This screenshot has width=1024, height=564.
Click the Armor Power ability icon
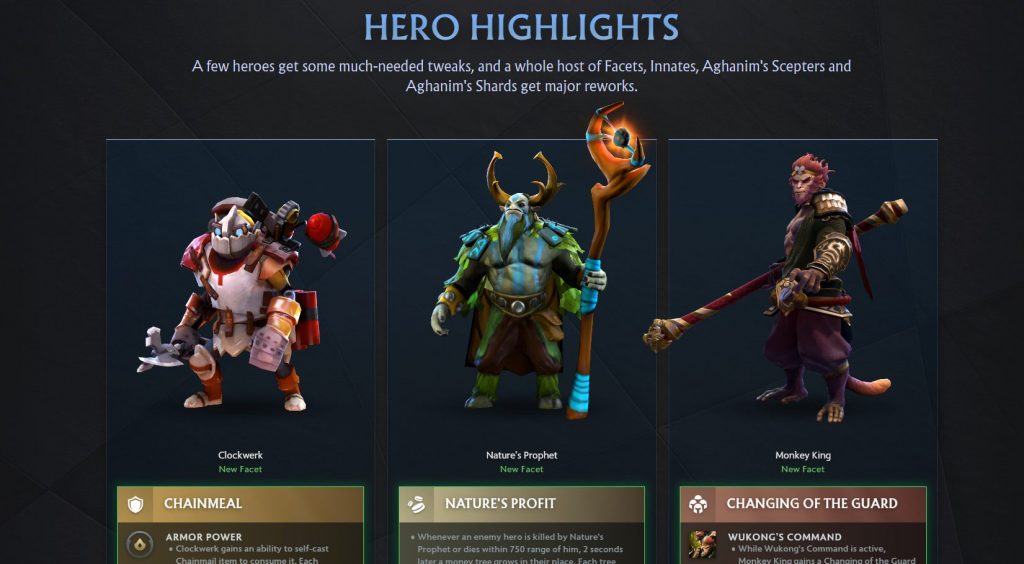pyautogui.click(x=141, y=545)
